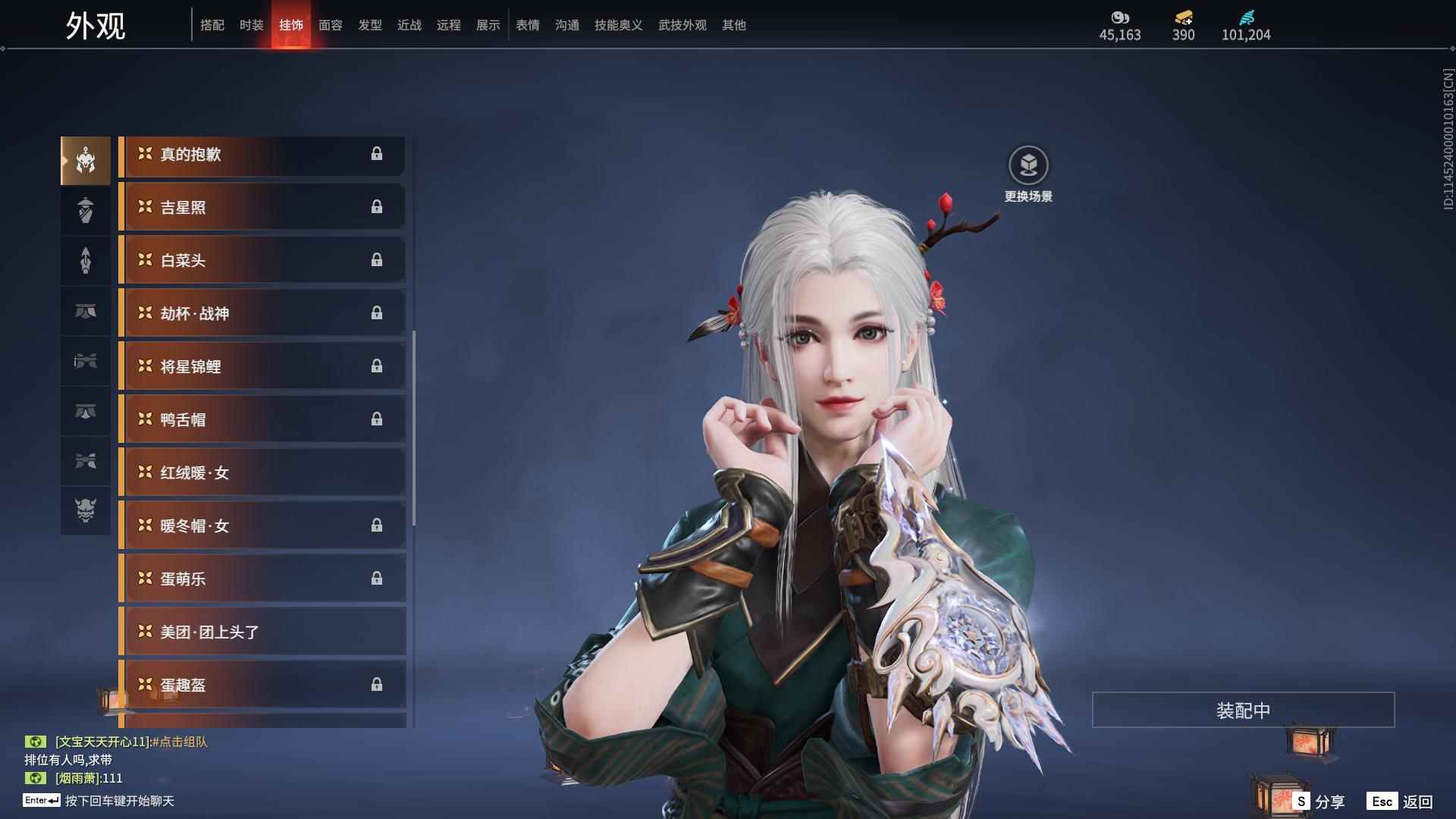Image resolution: width=1456 pixels, height=819 pixels.
Task: Select the 面容 tab
Action: (x=330, y=25)
